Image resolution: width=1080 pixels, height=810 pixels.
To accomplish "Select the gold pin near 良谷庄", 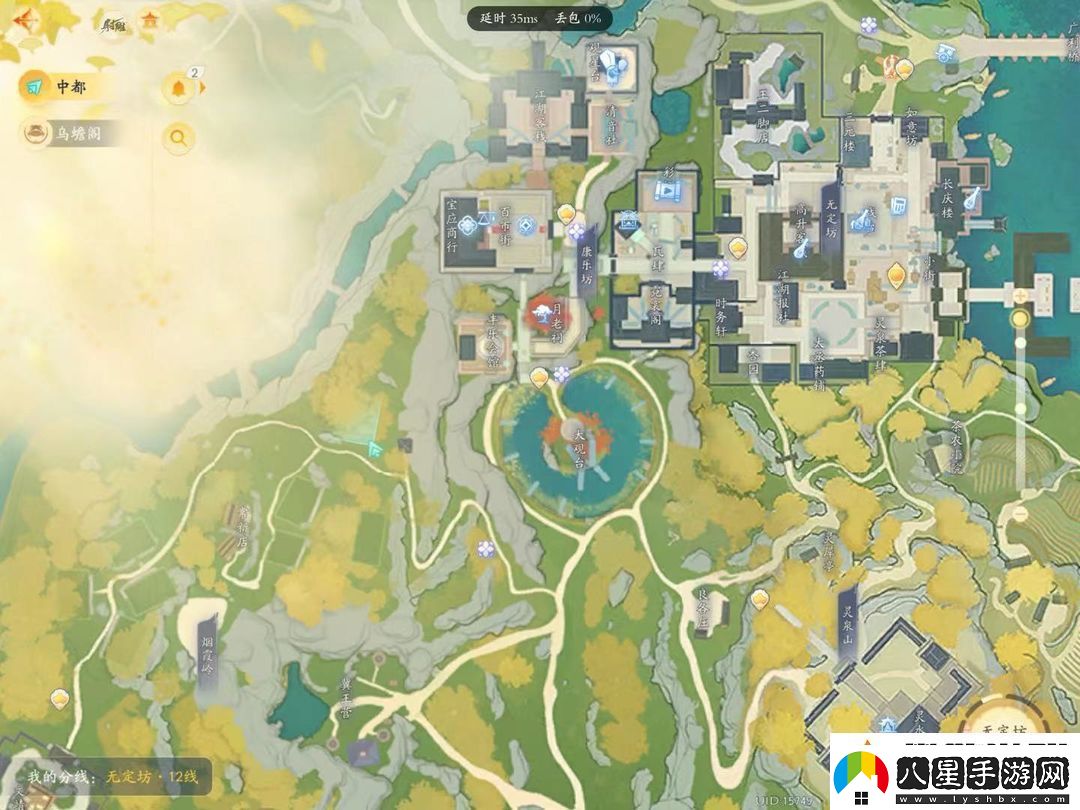I will [760, 599].
